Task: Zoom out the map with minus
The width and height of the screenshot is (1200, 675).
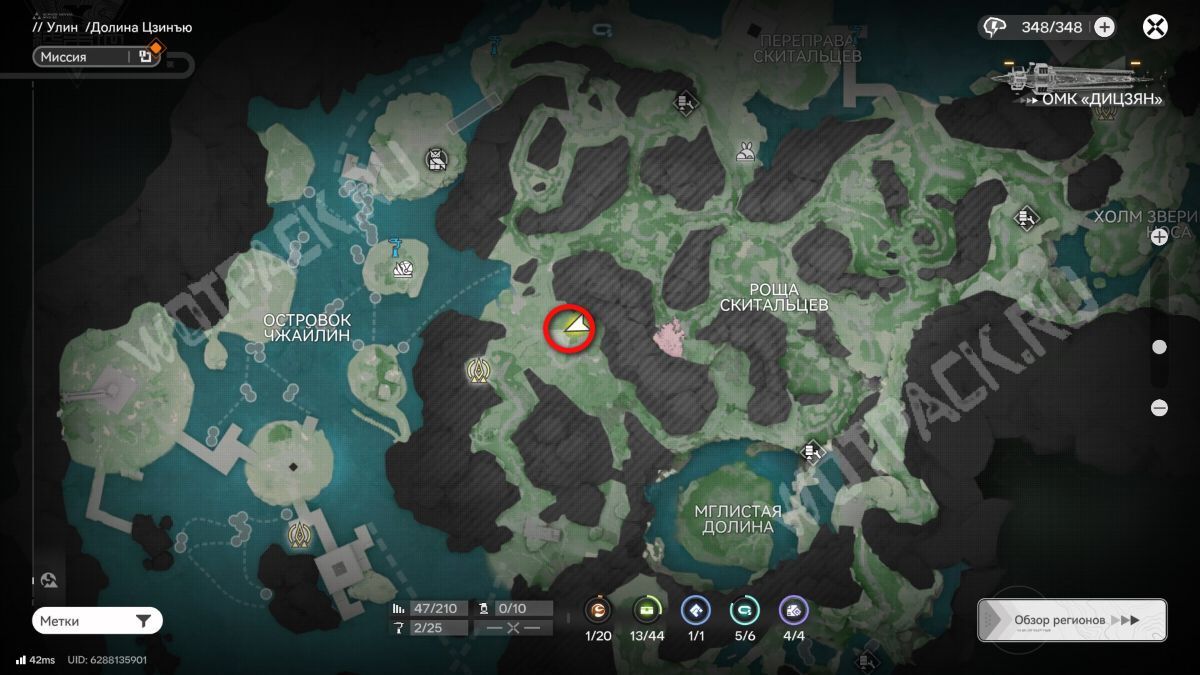Action: [x=1160, y=408]
